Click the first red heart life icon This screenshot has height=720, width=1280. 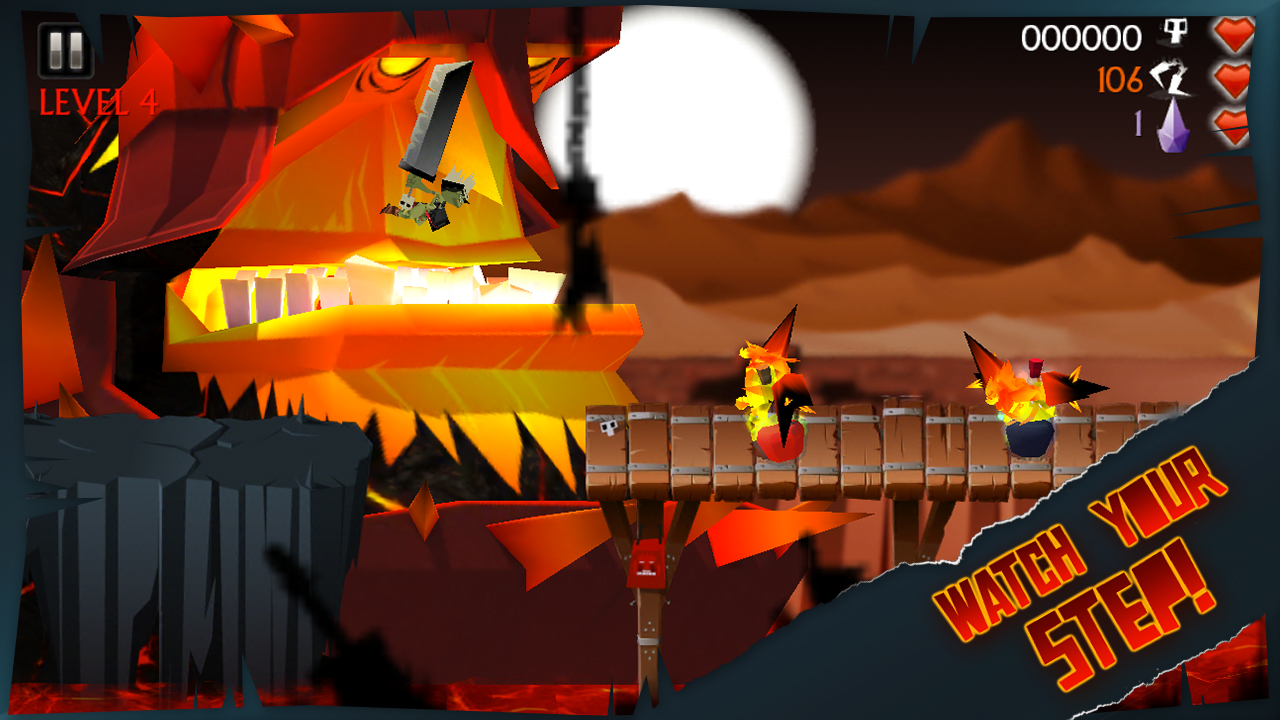point(1233,33)
